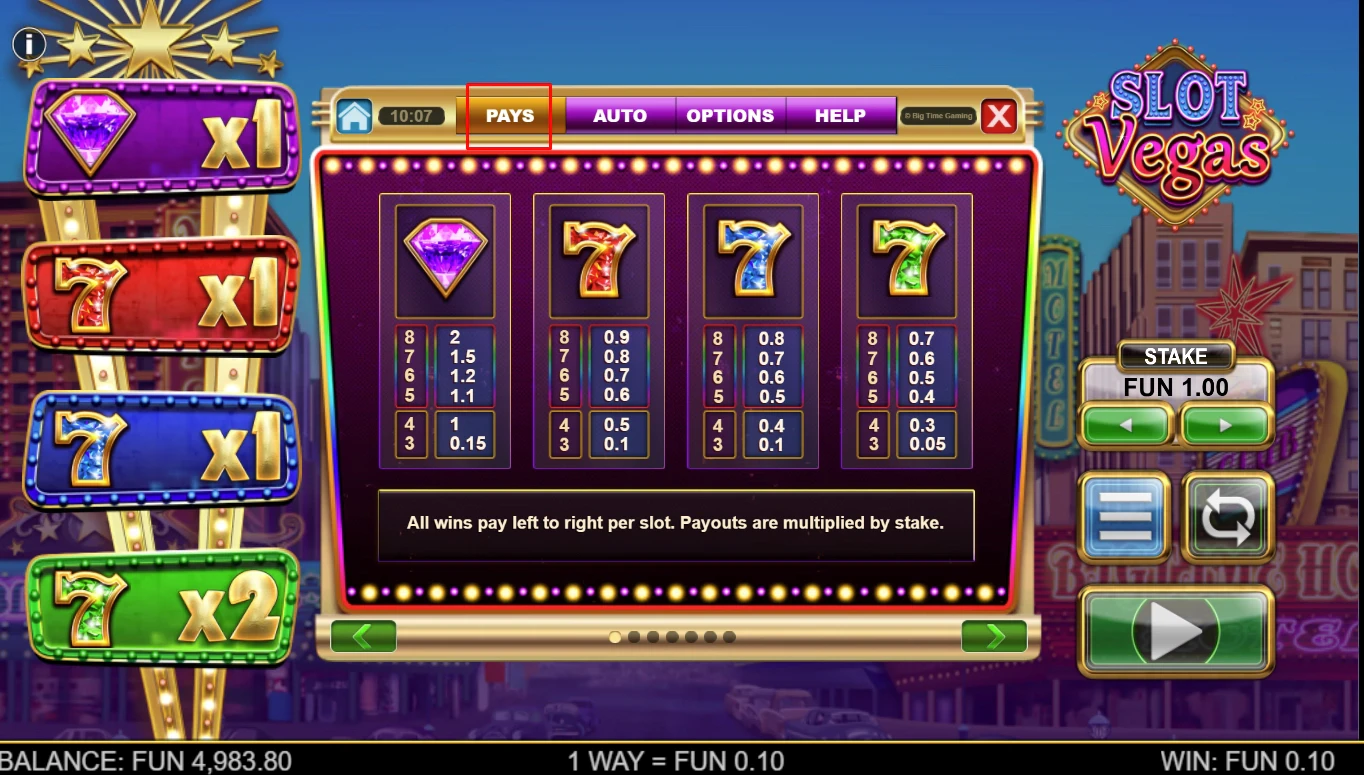Select the PAYS tab
This screenshot has width=1364, height=775.
point(508,115)
